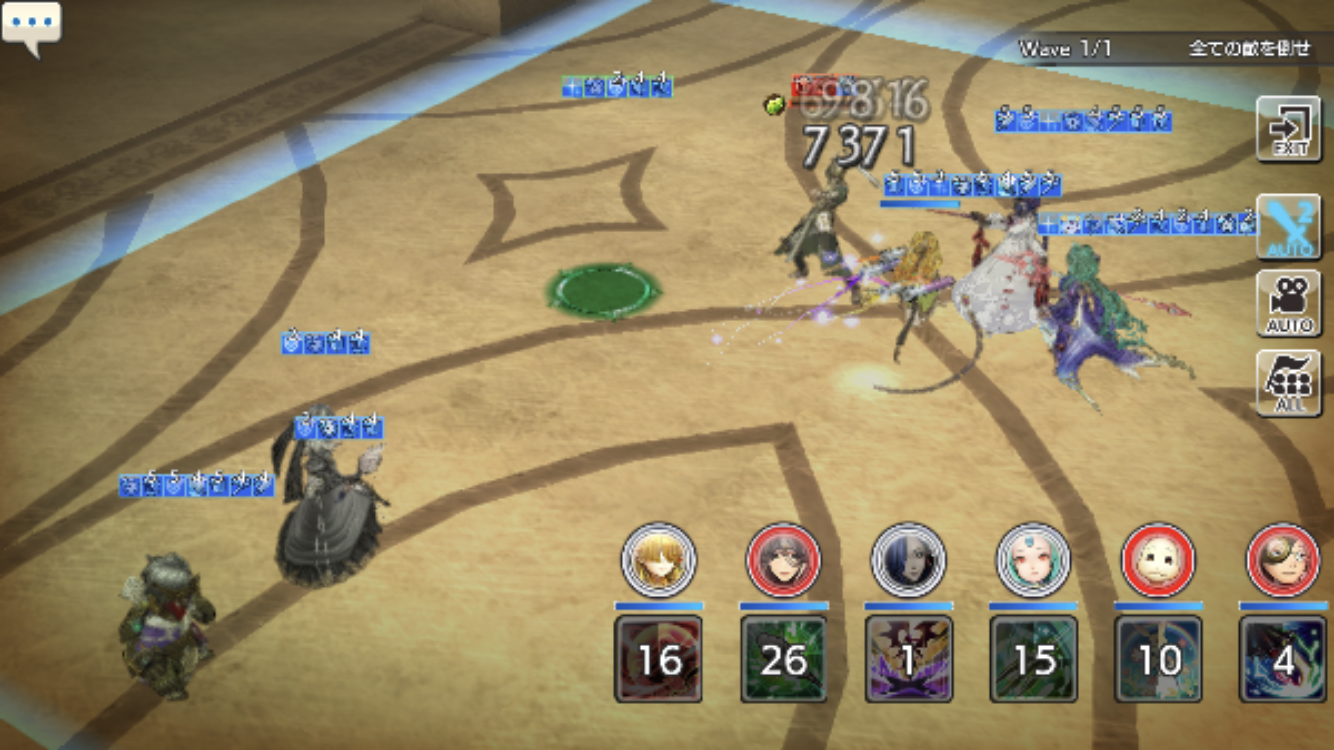This screenshot has width=1334, height=750.
Task: Activate the red skill showing 16
Action: 658,659
